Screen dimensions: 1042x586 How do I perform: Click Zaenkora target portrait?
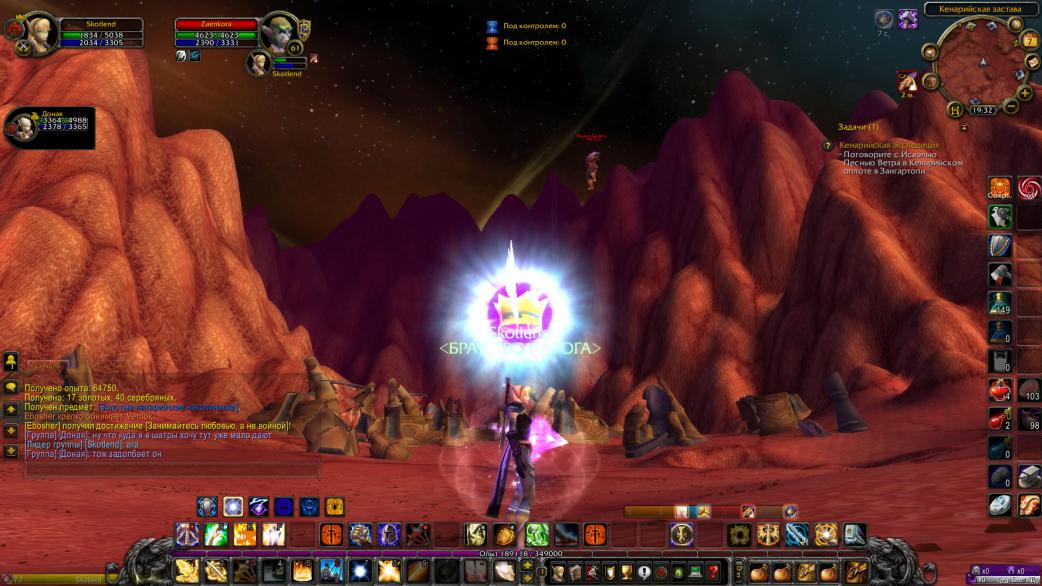click(x=279, y=32)
